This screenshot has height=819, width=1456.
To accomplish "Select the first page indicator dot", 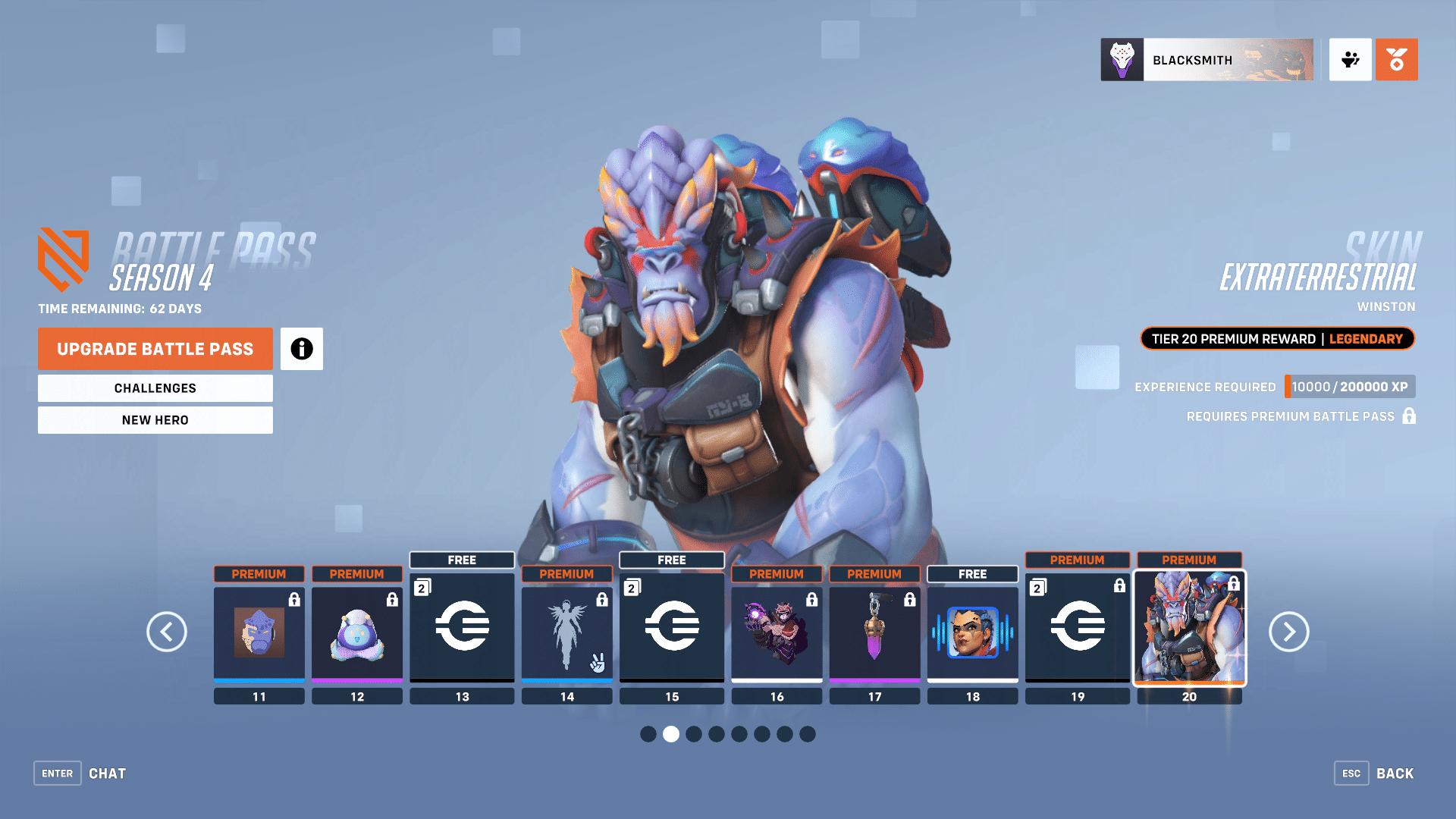I will coord(648,734).
